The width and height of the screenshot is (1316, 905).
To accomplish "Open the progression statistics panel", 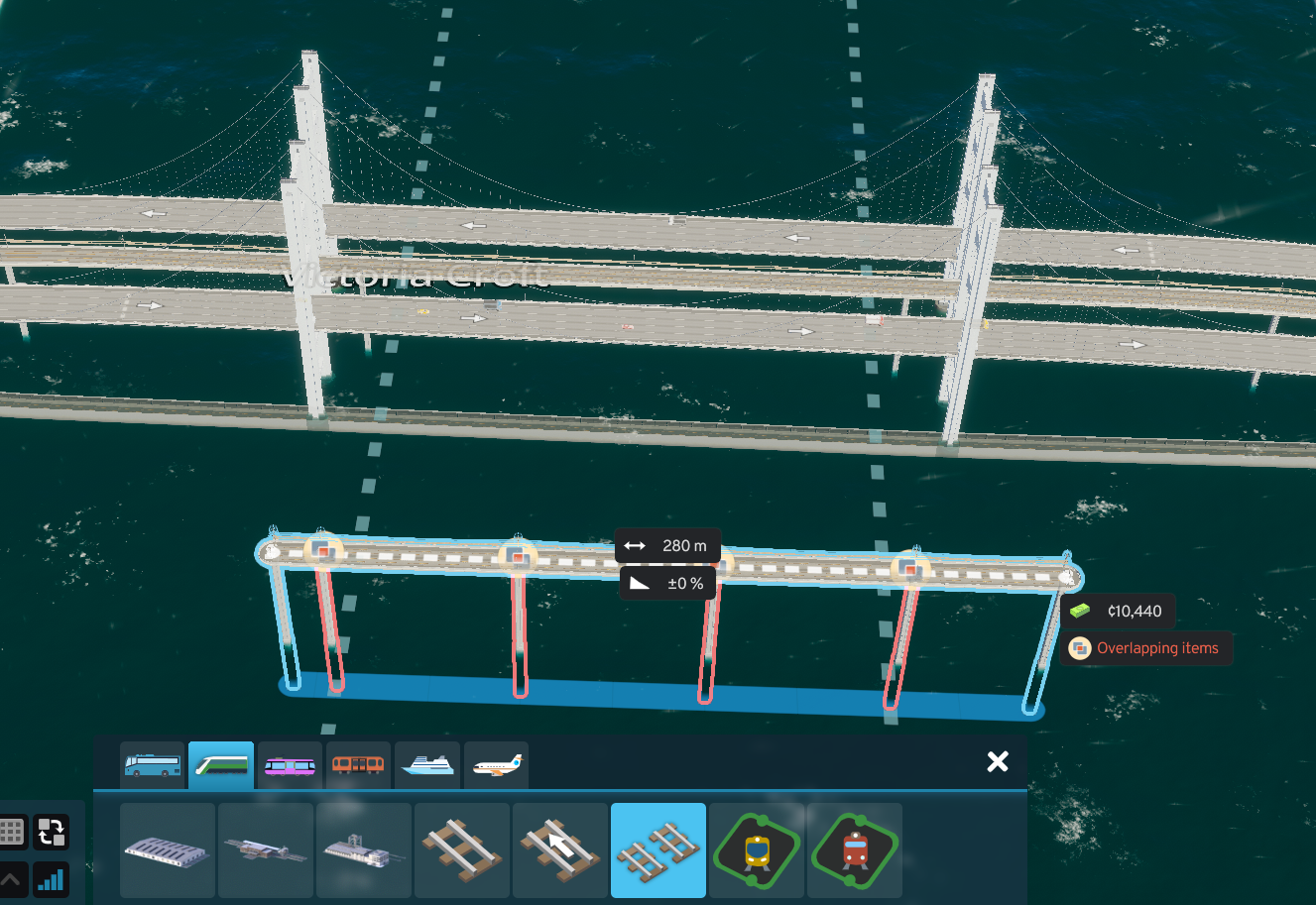I will 51,880.
